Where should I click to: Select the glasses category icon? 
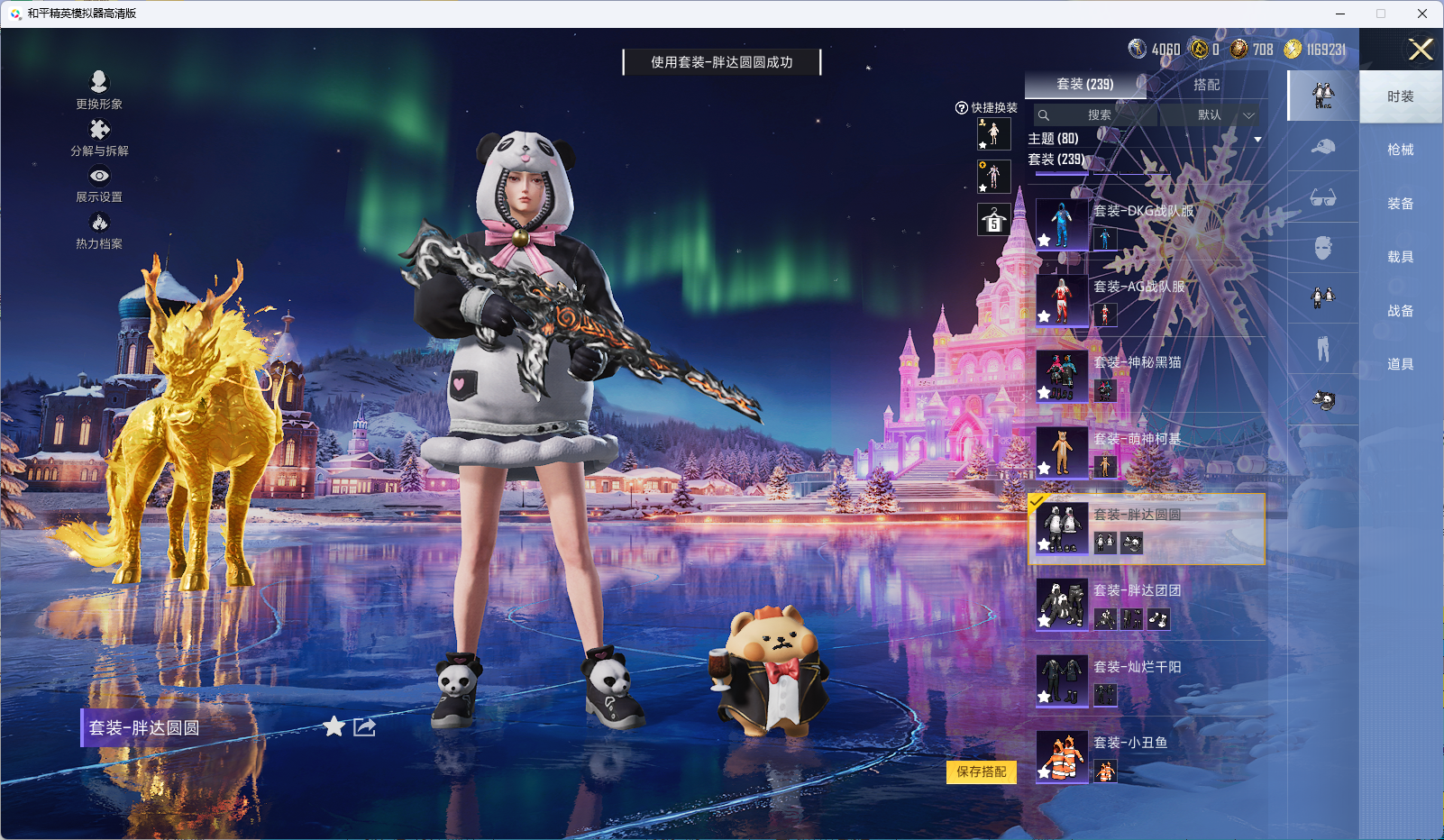(1323, 197)
